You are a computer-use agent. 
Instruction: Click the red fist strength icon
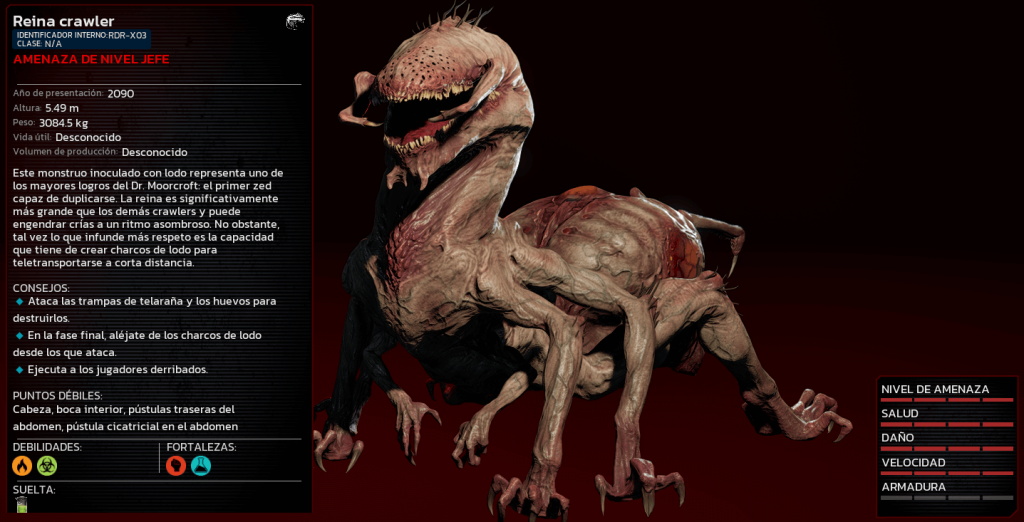176,465
